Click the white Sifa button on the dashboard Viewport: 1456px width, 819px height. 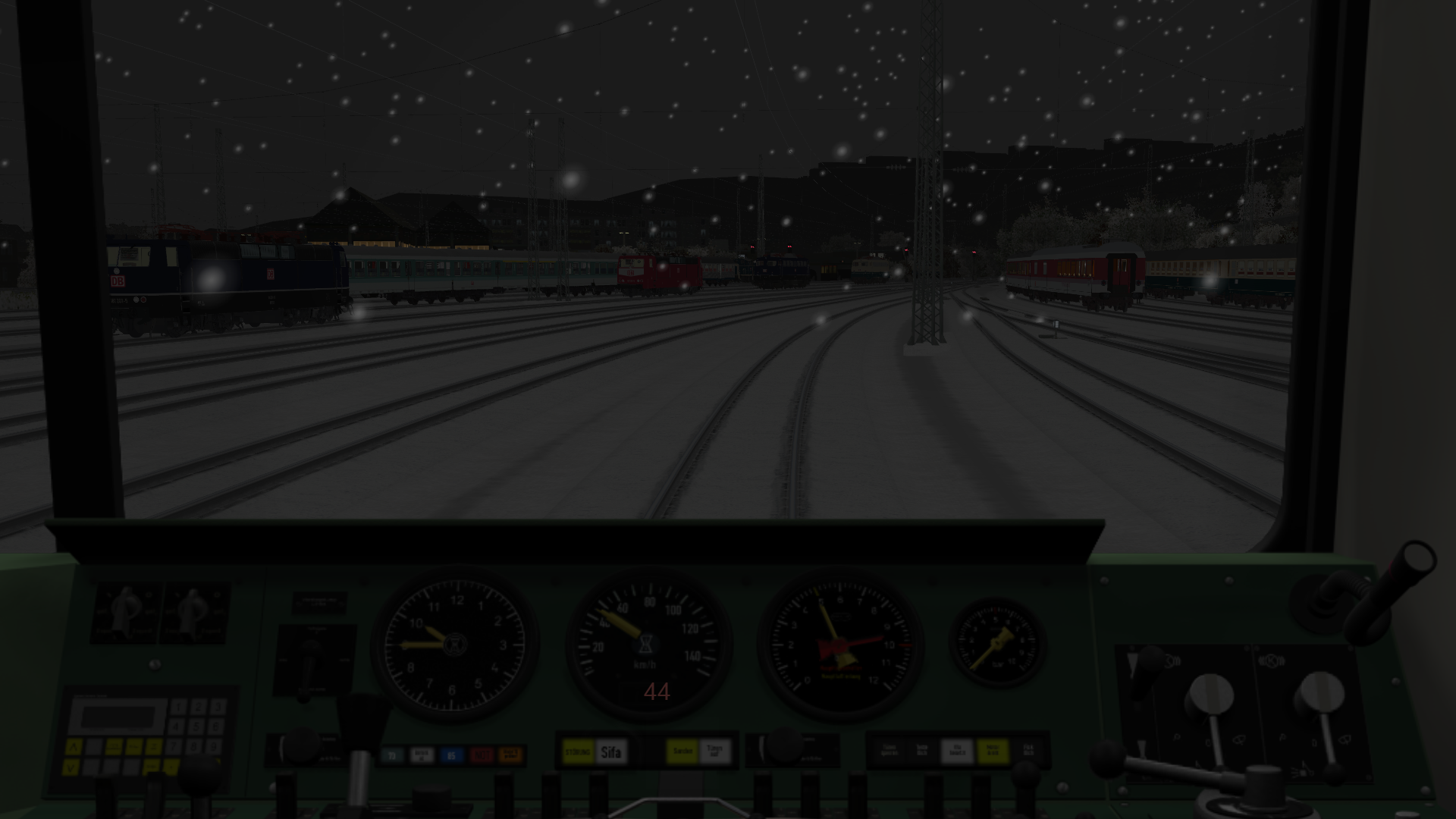(611, 752)
